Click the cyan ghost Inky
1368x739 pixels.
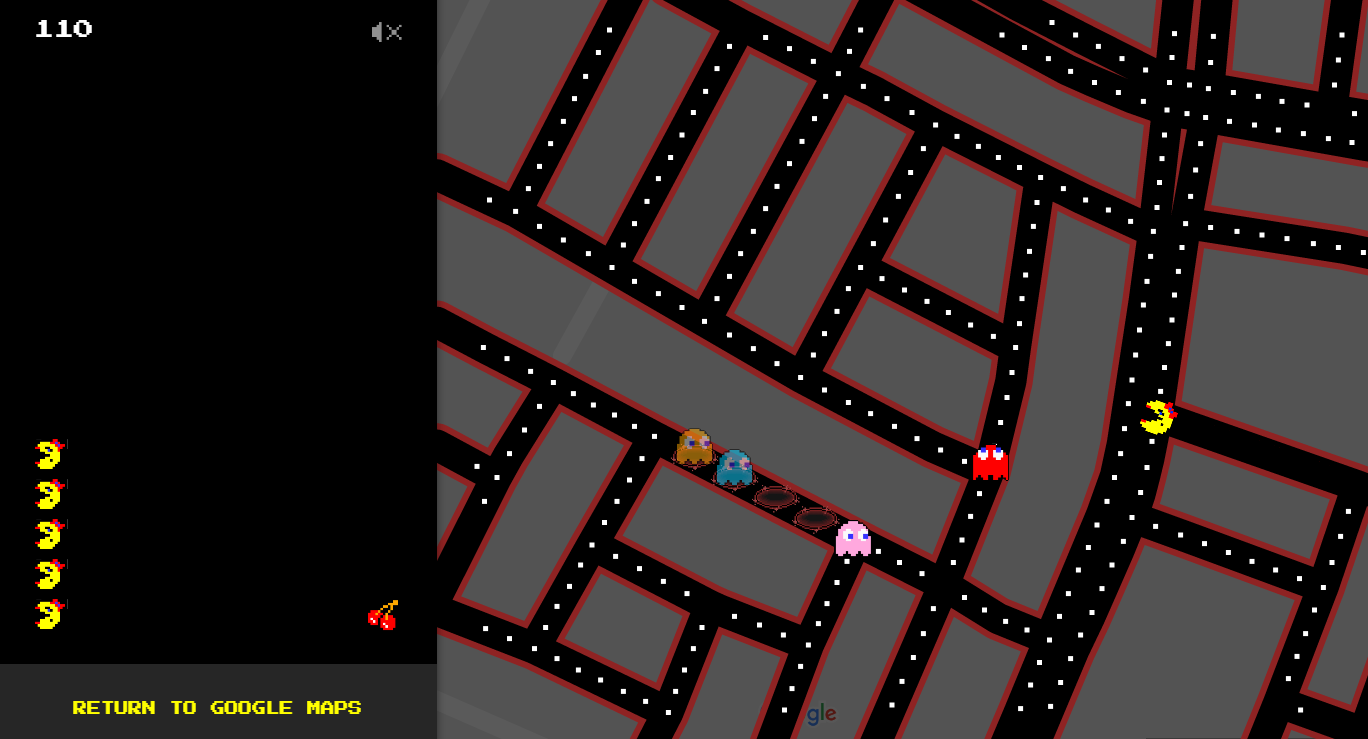pos(735,468)
